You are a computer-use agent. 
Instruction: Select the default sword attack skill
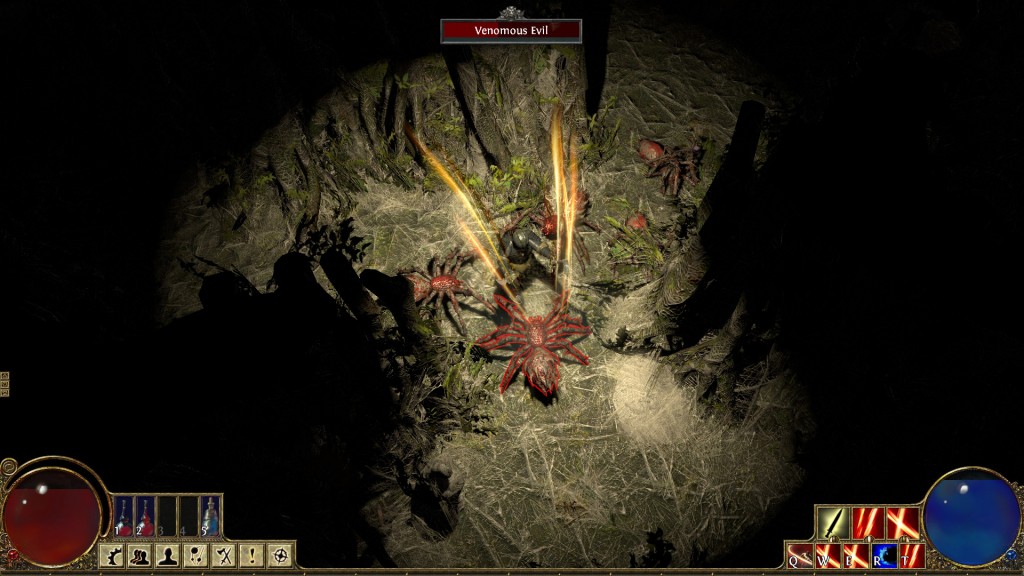click(832, 523)
